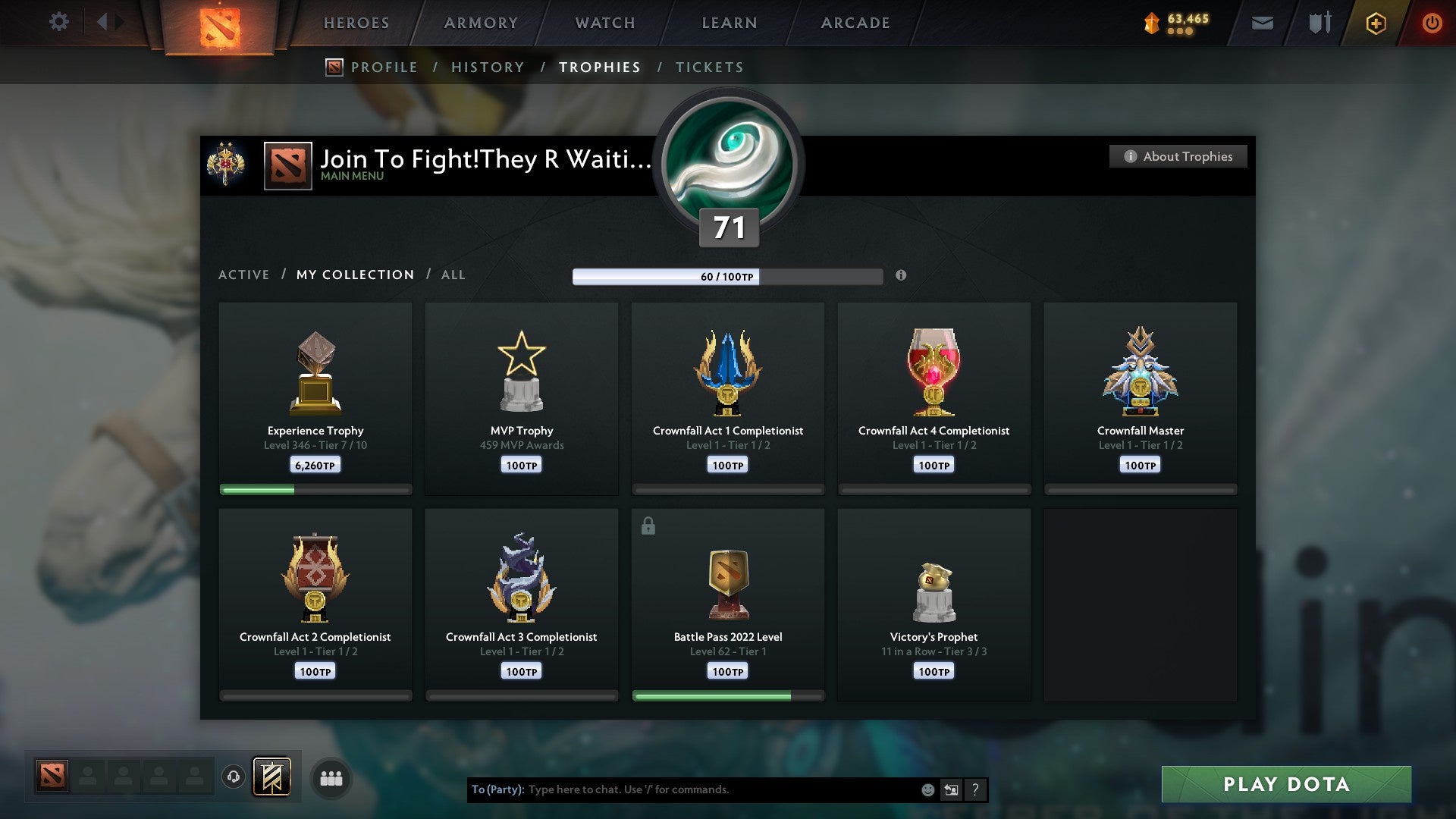The height and width of the screenshot is (819, 1456).
Task: Open the friends list icon
Action: click(331, 777)
